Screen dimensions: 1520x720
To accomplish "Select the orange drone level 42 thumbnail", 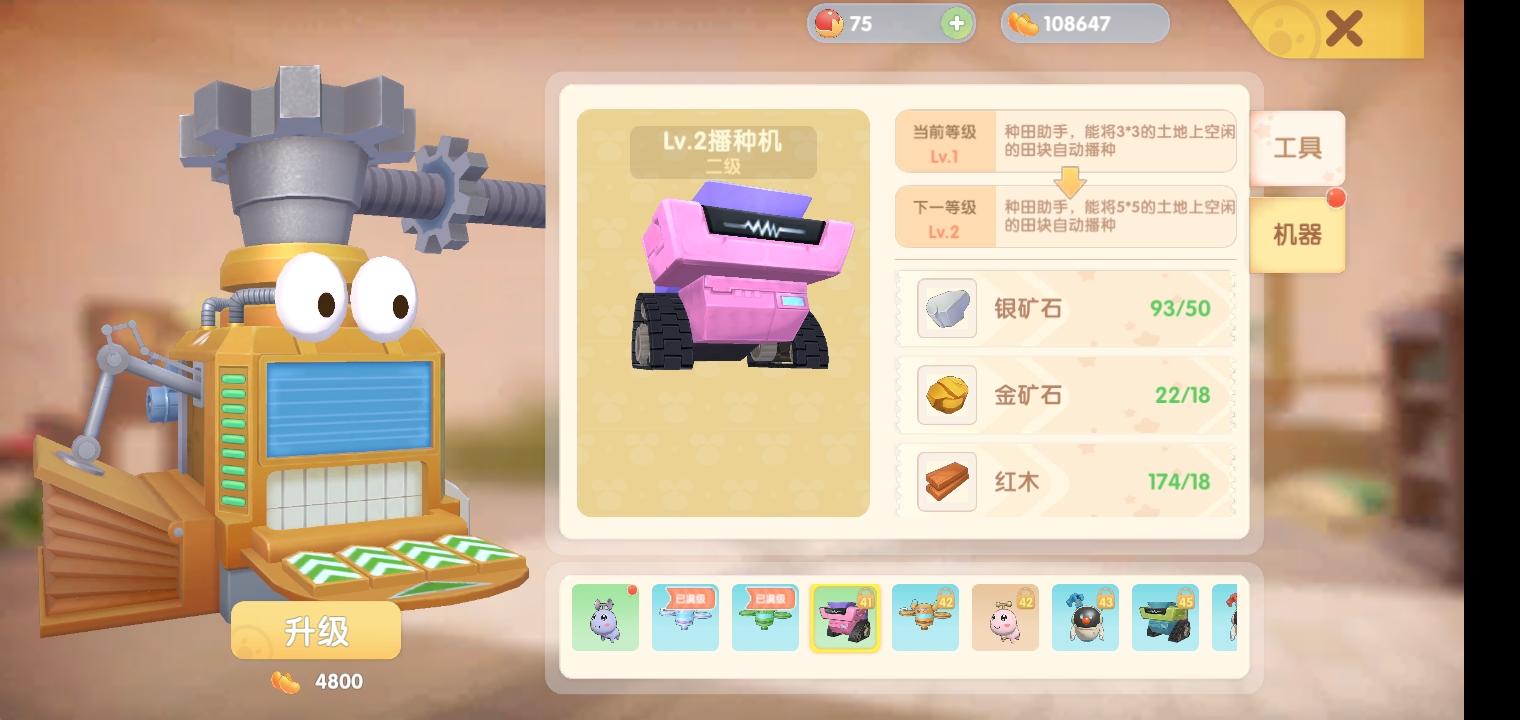I will click(925, 618).
